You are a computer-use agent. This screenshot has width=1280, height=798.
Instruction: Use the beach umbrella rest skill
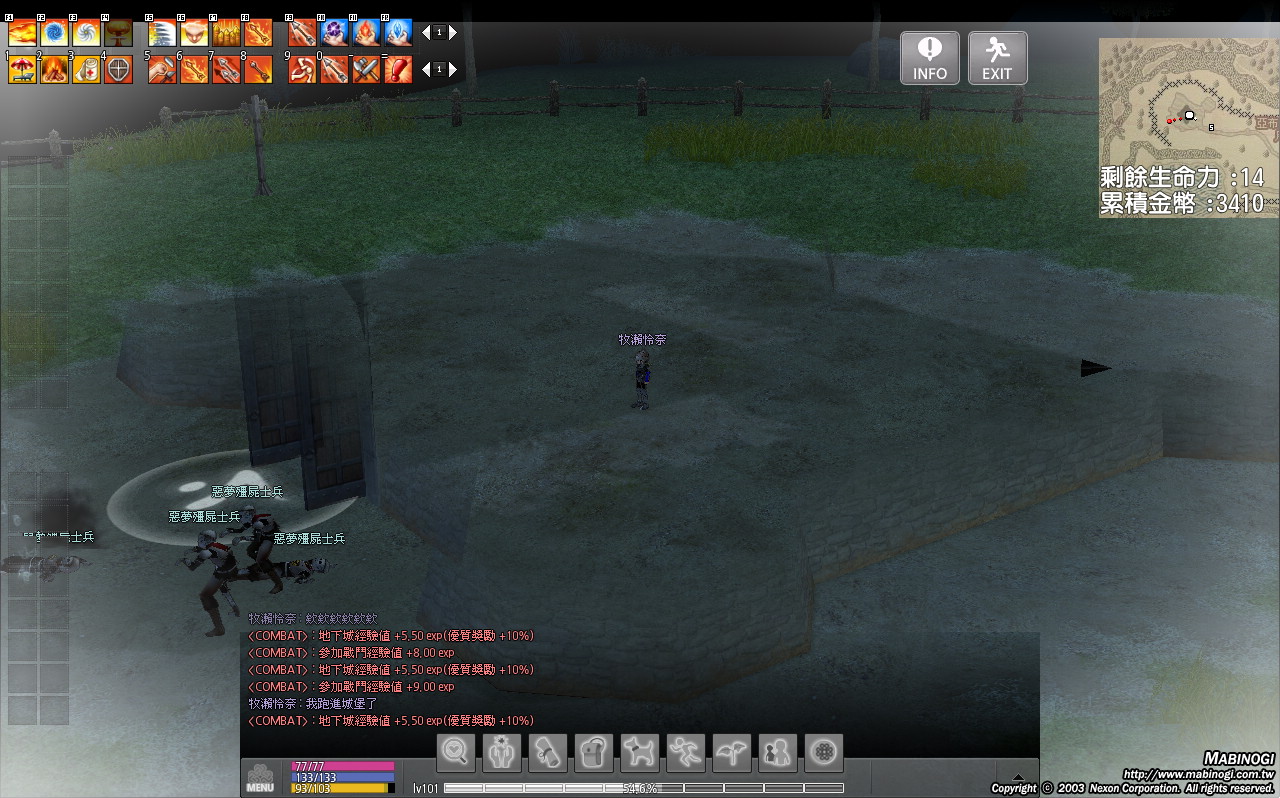(22, 69)
